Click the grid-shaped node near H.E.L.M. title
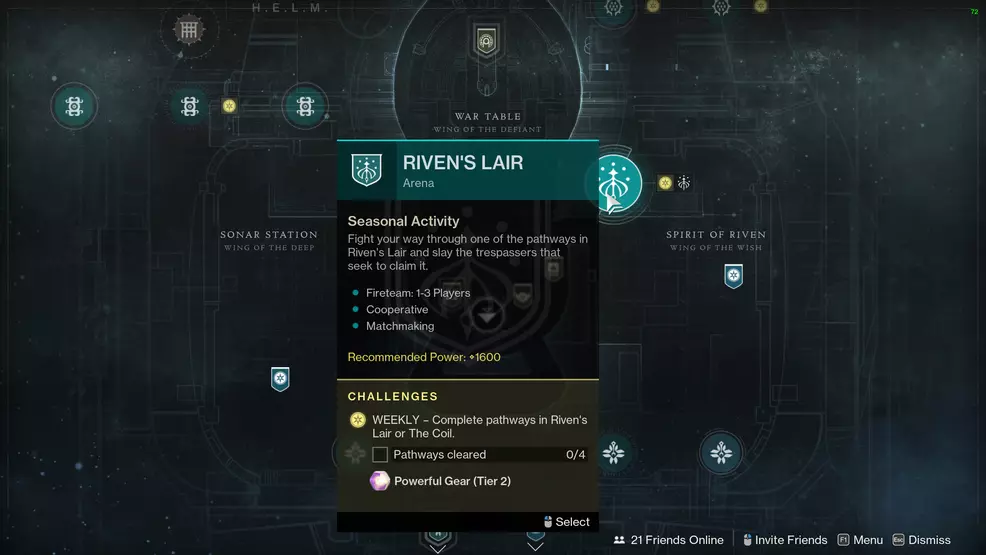The width and height of the screenshot is (986, 555). tap(188, 30)
